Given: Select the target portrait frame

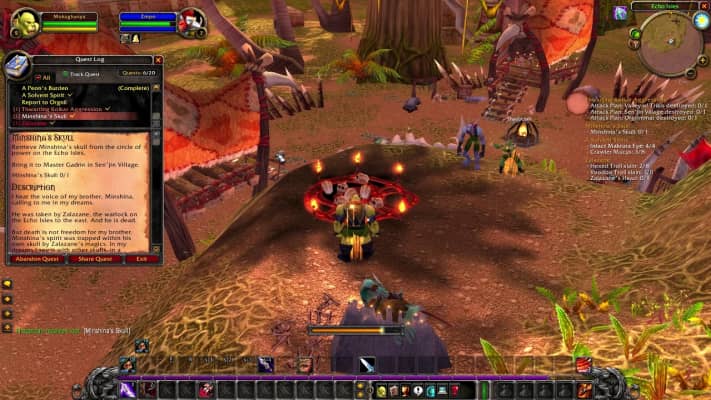Looking at the screenshot, I should pos(192,22).
